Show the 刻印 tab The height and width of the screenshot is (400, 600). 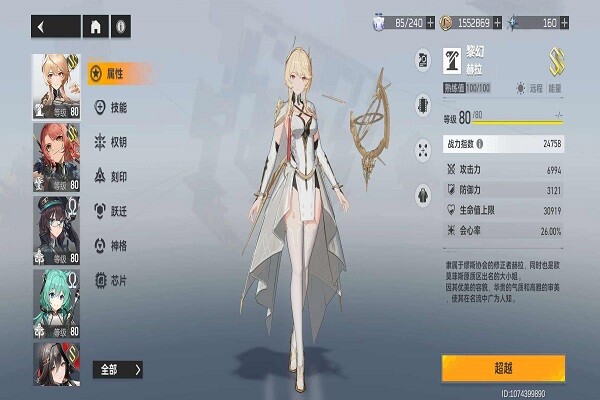tap(118, 176)
